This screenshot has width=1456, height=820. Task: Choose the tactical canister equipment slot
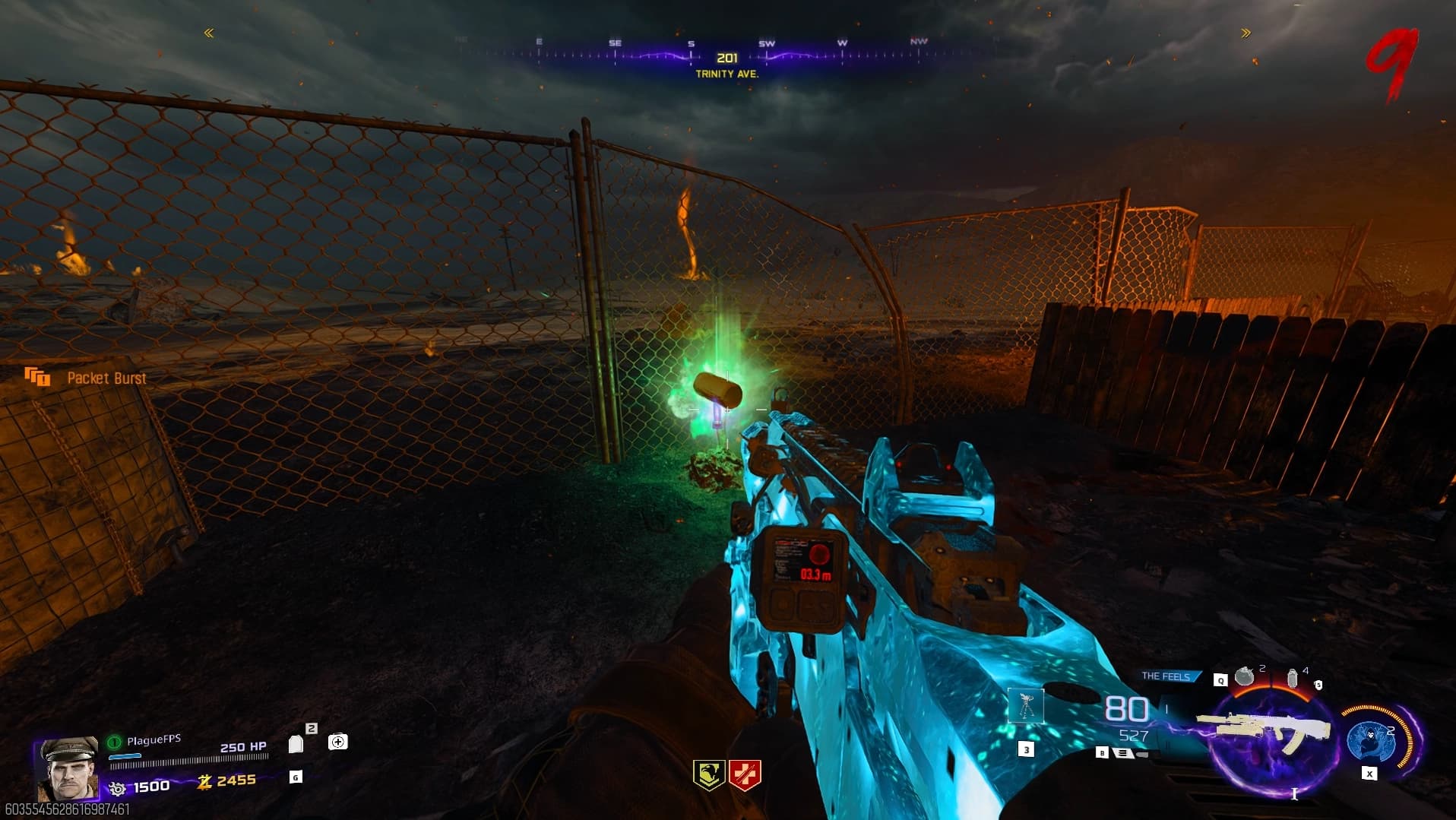1292,677
